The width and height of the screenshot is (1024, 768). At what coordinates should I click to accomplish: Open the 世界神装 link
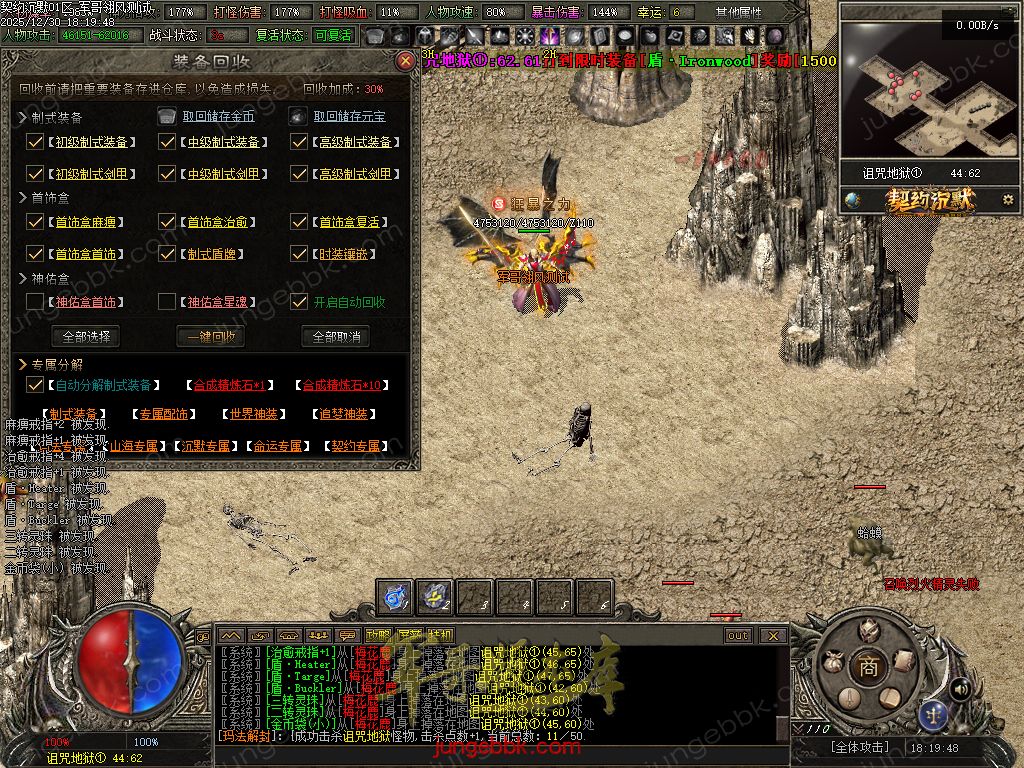(x=254, y=414)
